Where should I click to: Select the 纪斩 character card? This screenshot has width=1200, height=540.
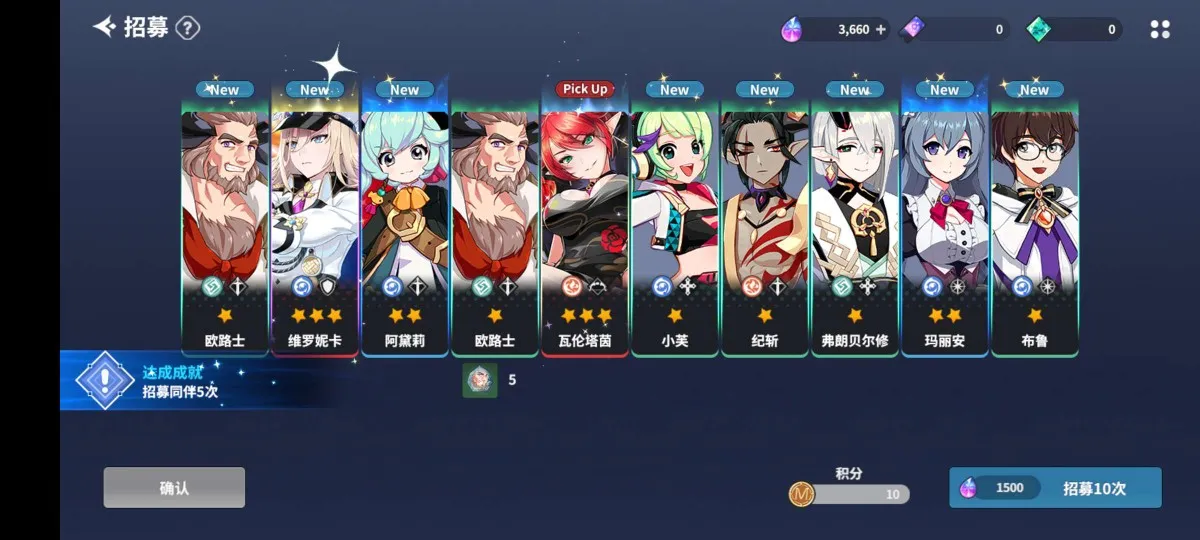tap(765, 220)
